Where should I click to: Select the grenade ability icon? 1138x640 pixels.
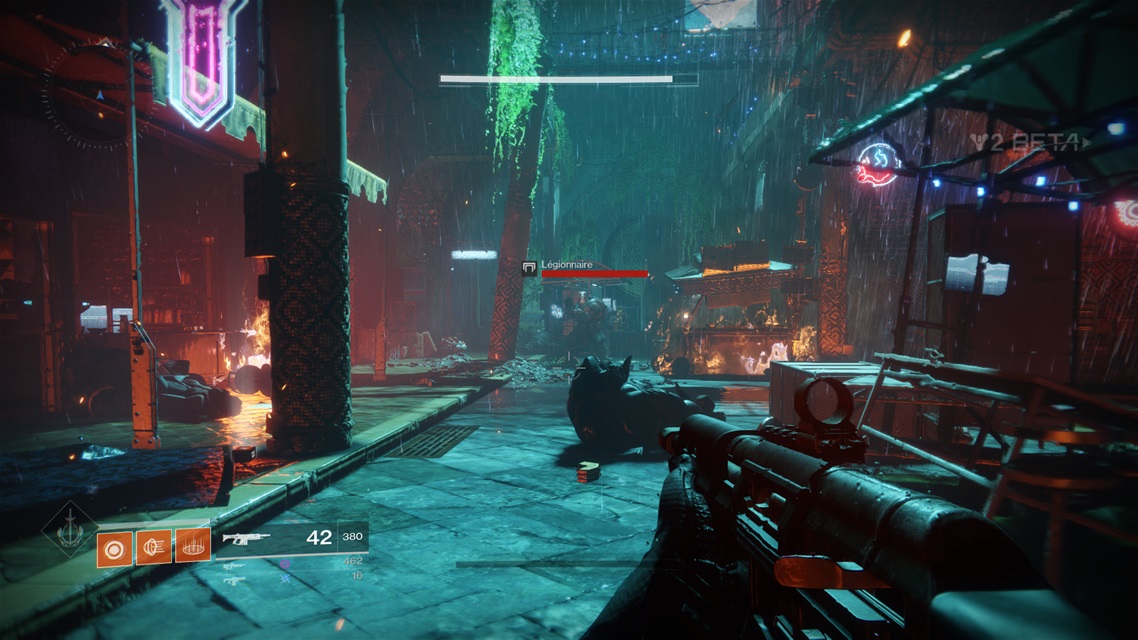point(115,548)
